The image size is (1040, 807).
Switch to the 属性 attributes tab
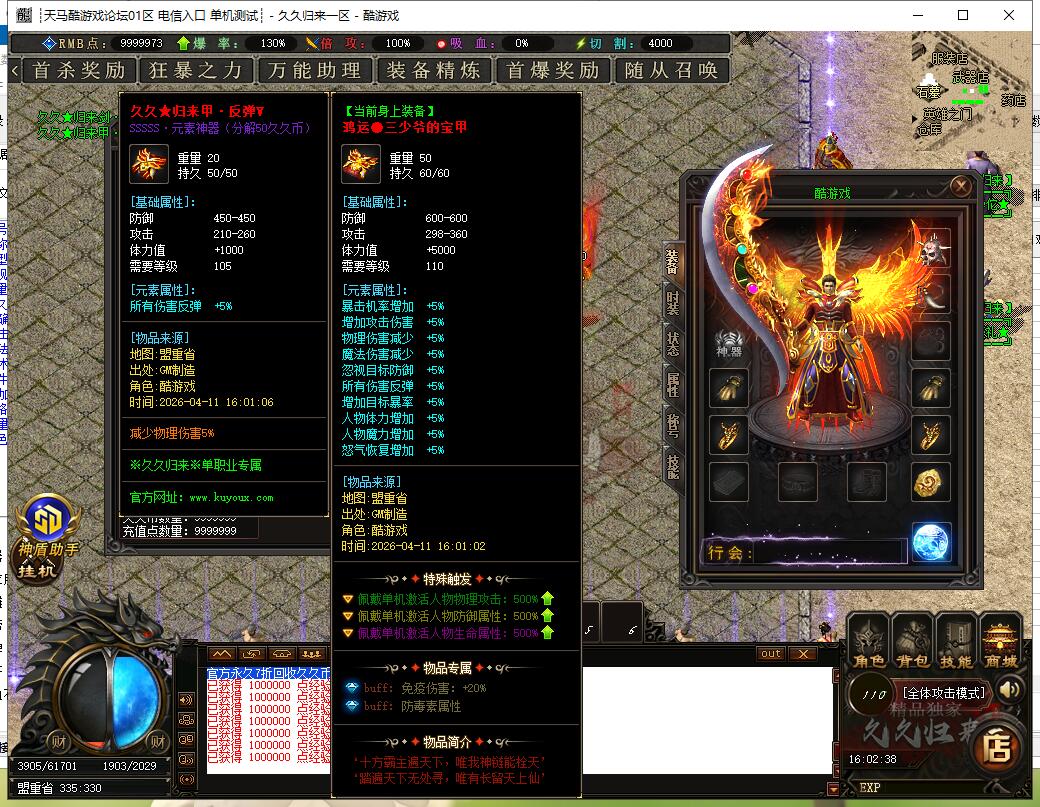tap(673, 385)
